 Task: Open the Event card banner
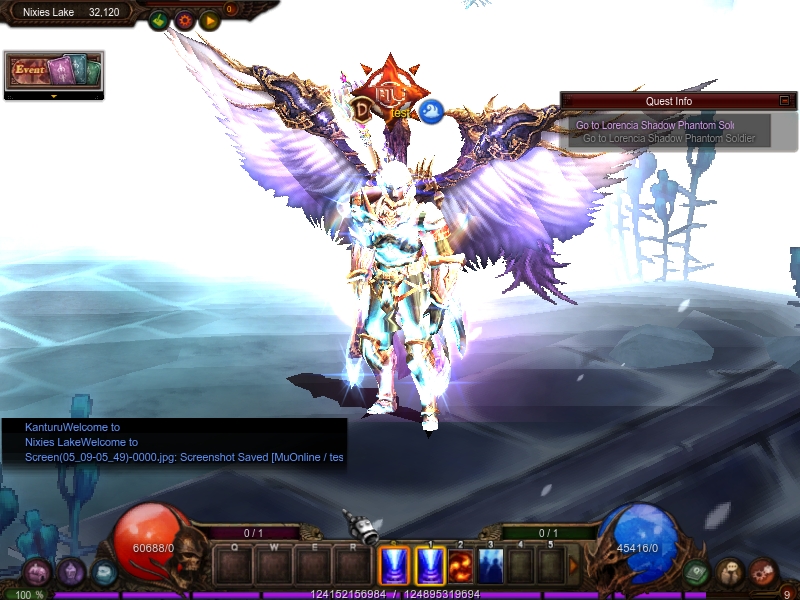tap(54, 71)
